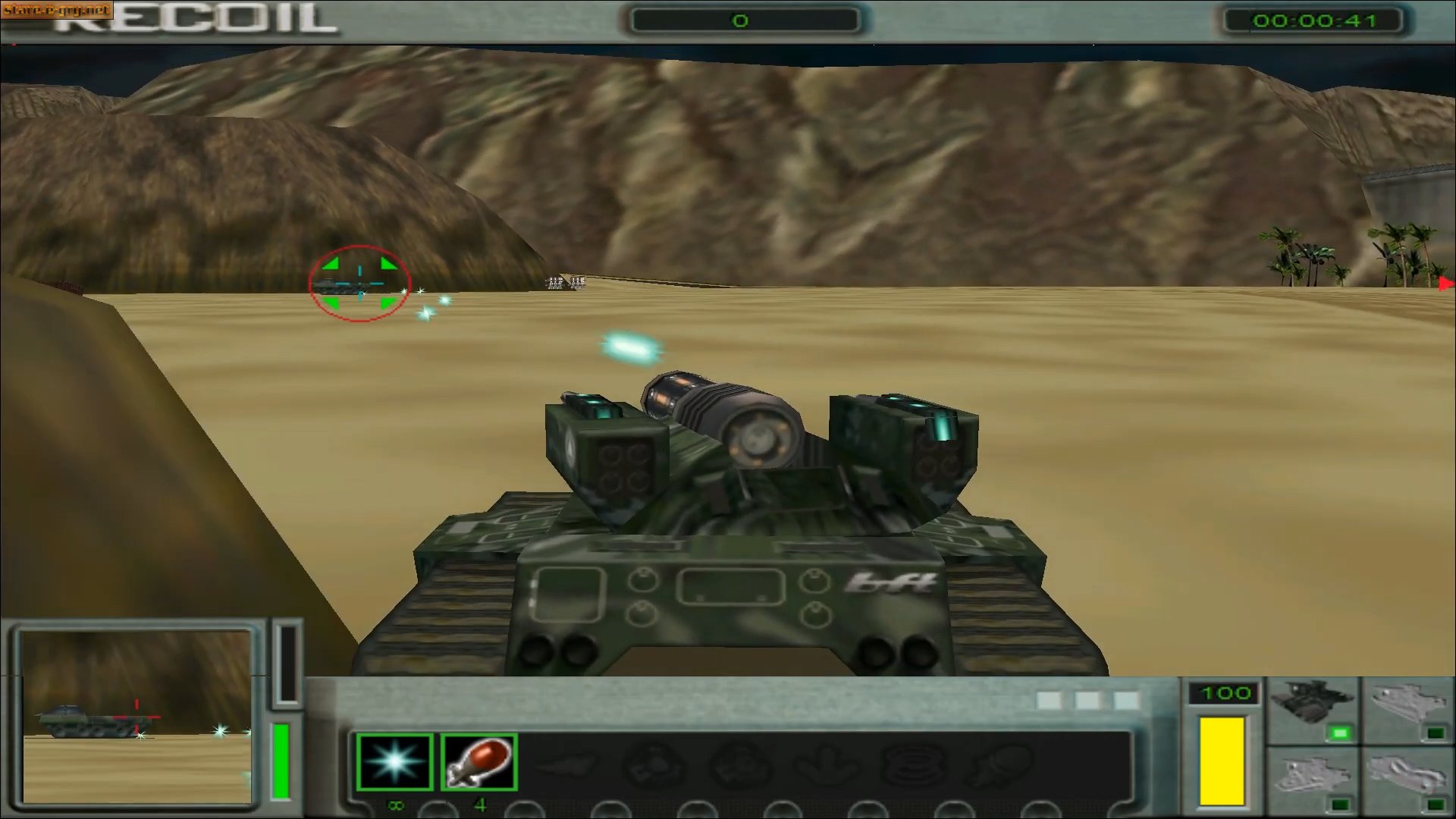Image resolution: width=1456 pixels, height=819 pixels.
Task: Select the hovercraft chassis thumbnail top-right
Action: pyautogui.click(x=1409, y=702)
